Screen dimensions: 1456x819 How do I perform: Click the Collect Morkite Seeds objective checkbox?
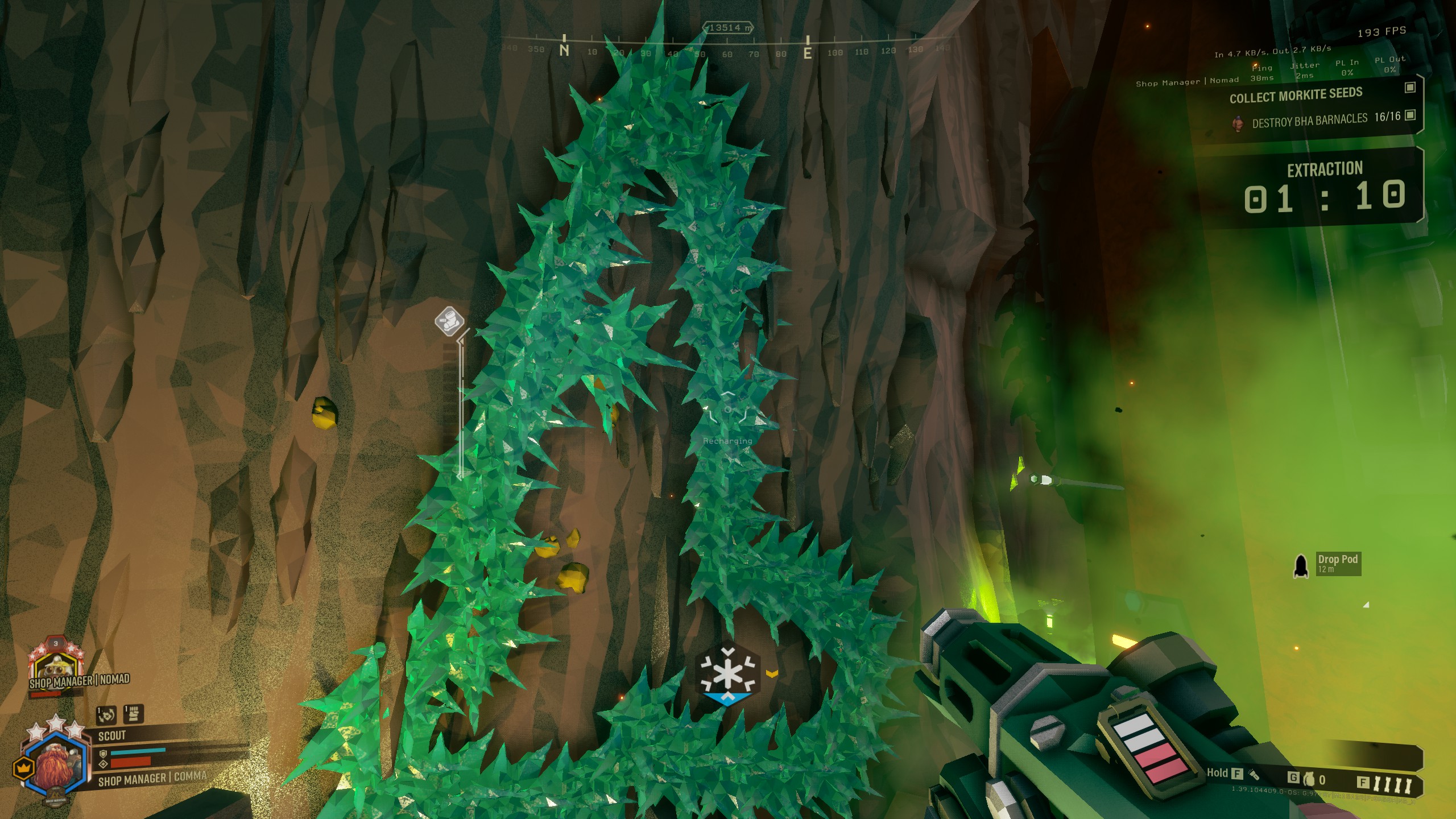[1409, 87]
